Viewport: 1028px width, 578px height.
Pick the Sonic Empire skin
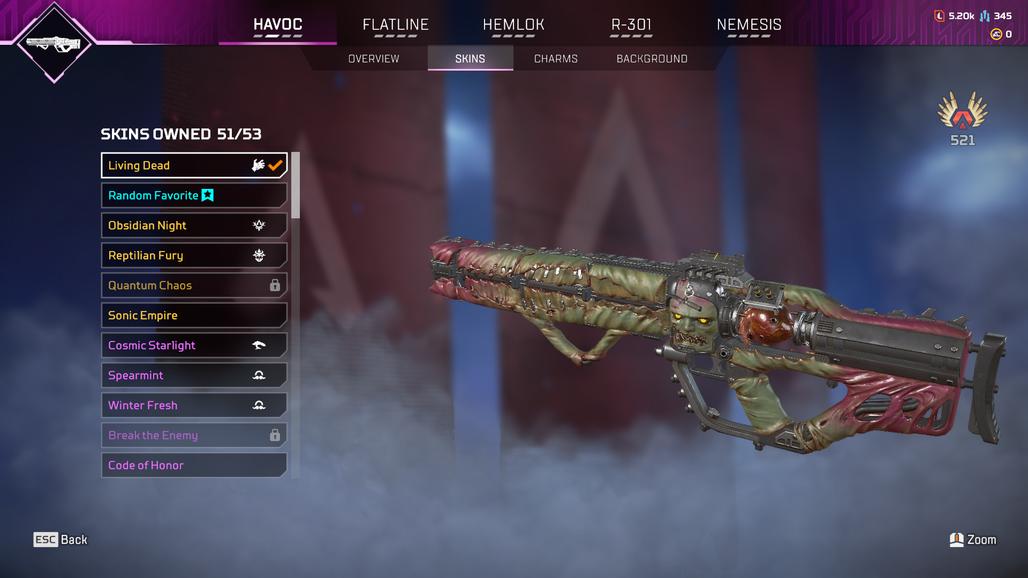click(x=194, y=316)
